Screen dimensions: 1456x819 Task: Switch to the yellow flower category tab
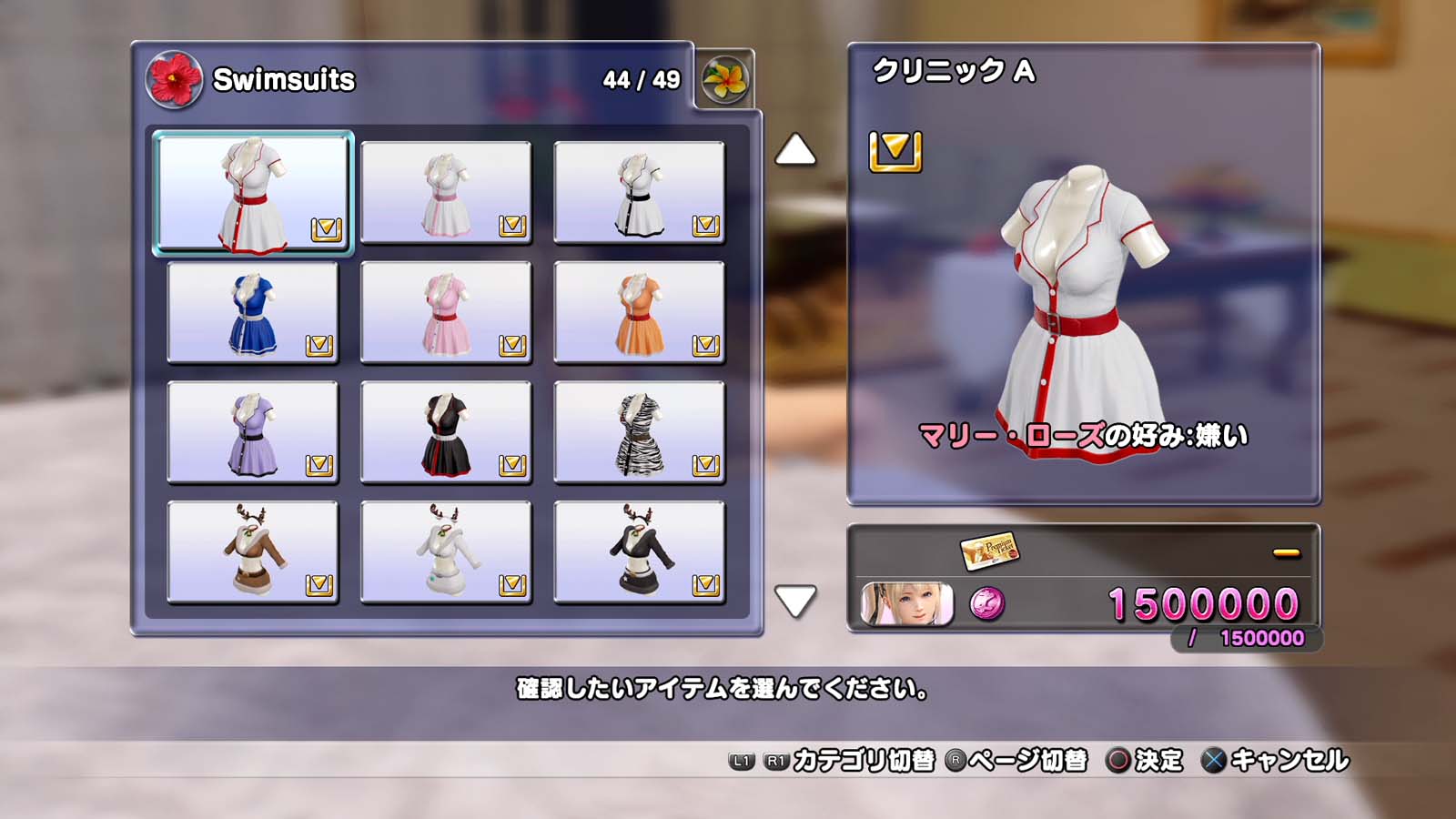coord(725,80)
